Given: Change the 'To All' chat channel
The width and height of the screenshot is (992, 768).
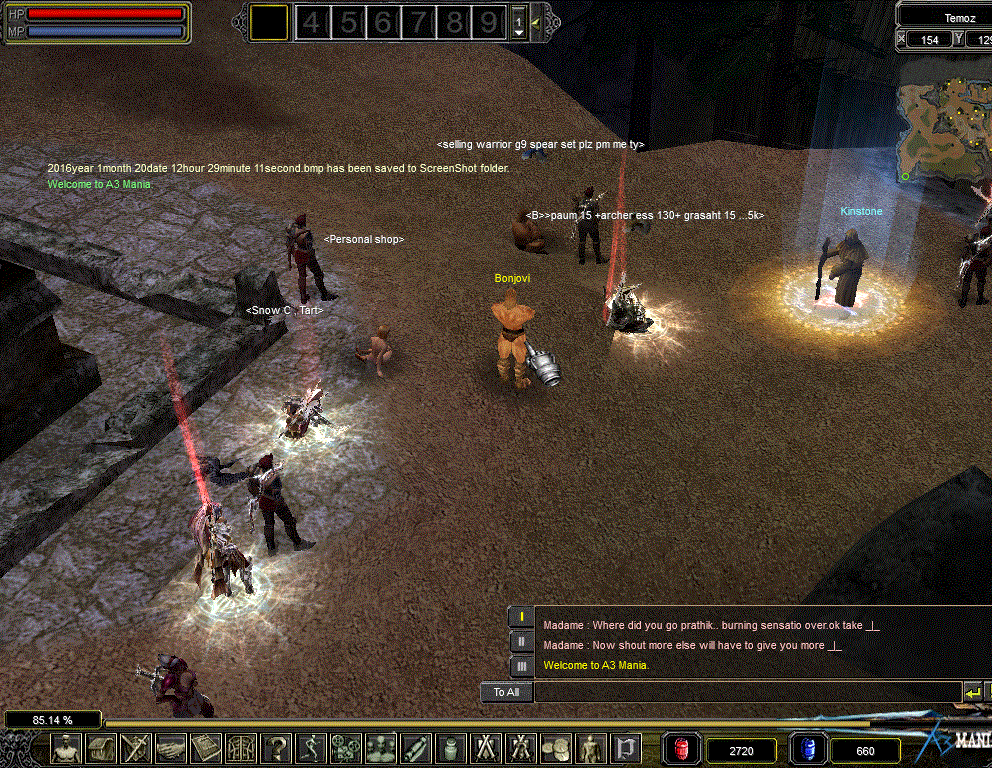Looking at the screenshot, I should (x=506, y=692).
